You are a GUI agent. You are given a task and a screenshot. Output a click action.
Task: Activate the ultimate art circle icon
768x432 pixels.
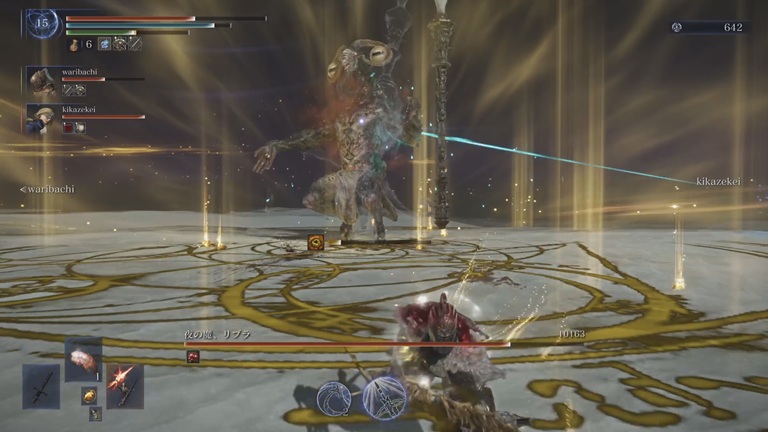(384, 397)
